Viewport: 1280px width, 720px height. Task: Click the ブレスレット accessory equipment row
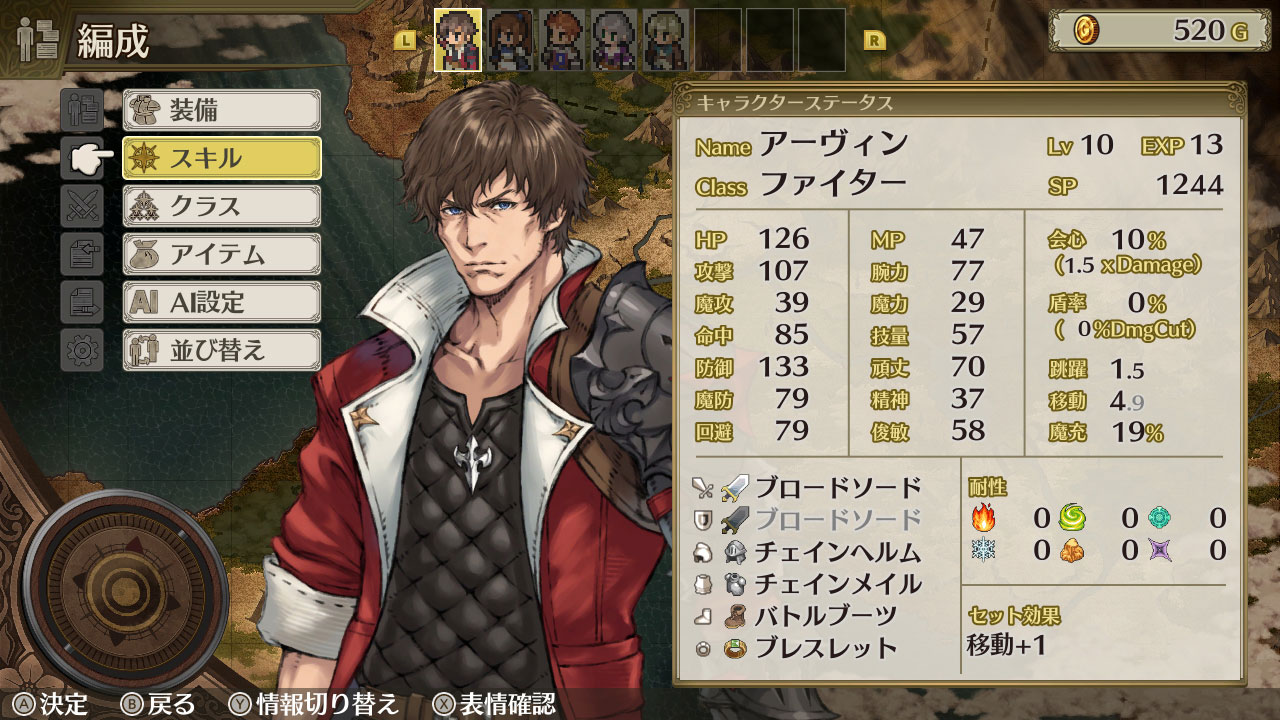click(x=808, y=648)
